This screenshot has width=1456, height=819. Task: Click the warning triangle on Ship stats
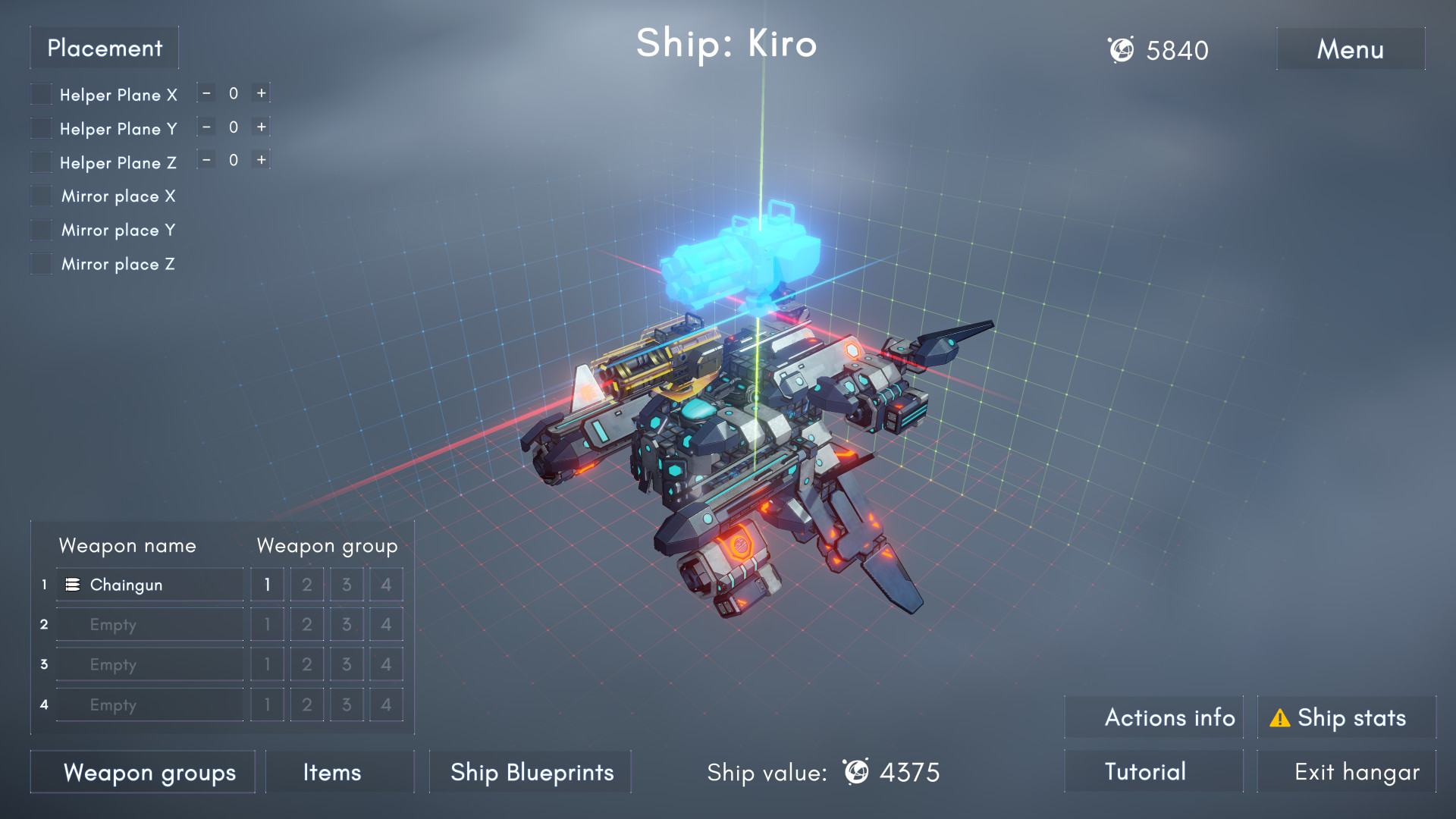(x=1280, y=718)
